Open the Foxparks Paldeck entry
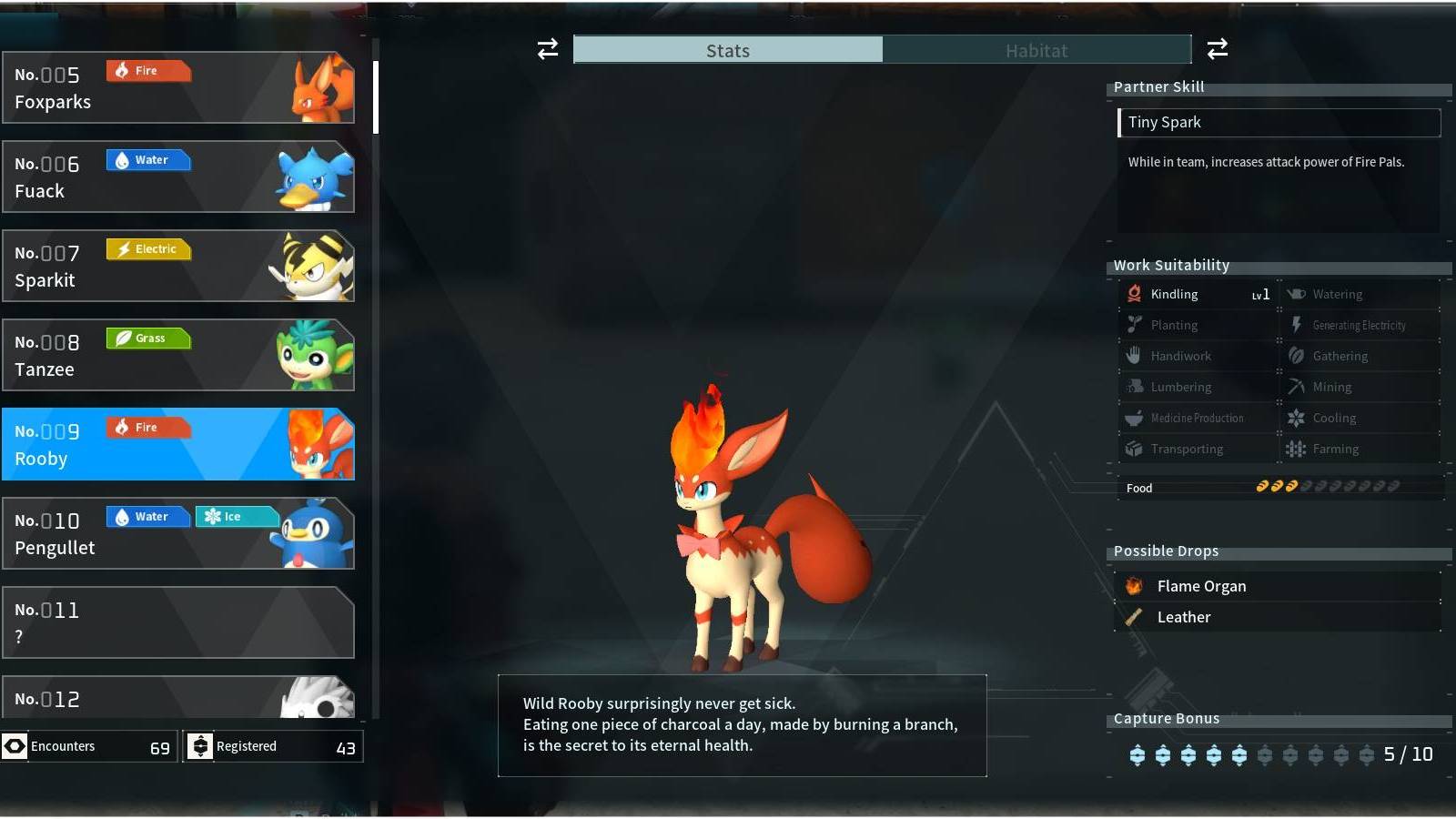The height and width of the screenshot is (819, 1456). [179, 87]
